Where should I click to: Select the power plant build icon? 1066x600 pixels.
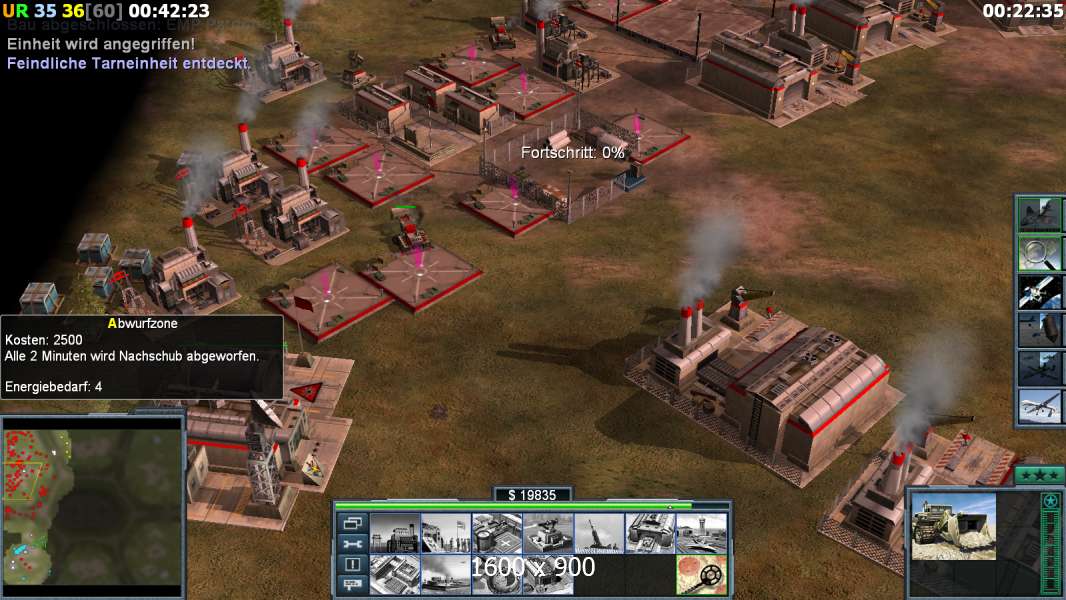[x=395, y=533]
